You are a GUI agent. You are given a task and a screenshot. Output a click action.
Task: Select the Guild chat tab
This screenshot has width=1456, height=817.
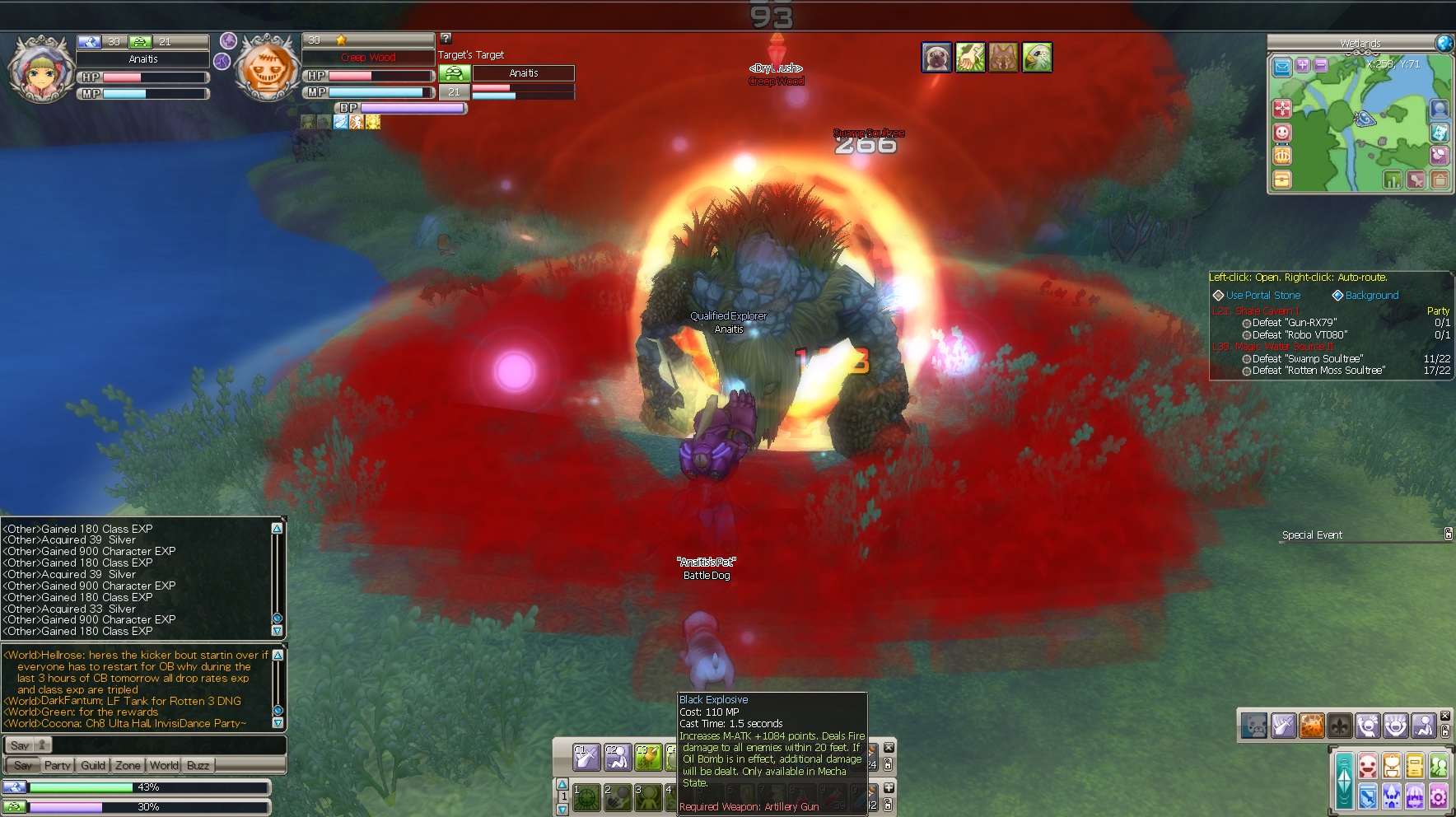(x=93, y=765)
